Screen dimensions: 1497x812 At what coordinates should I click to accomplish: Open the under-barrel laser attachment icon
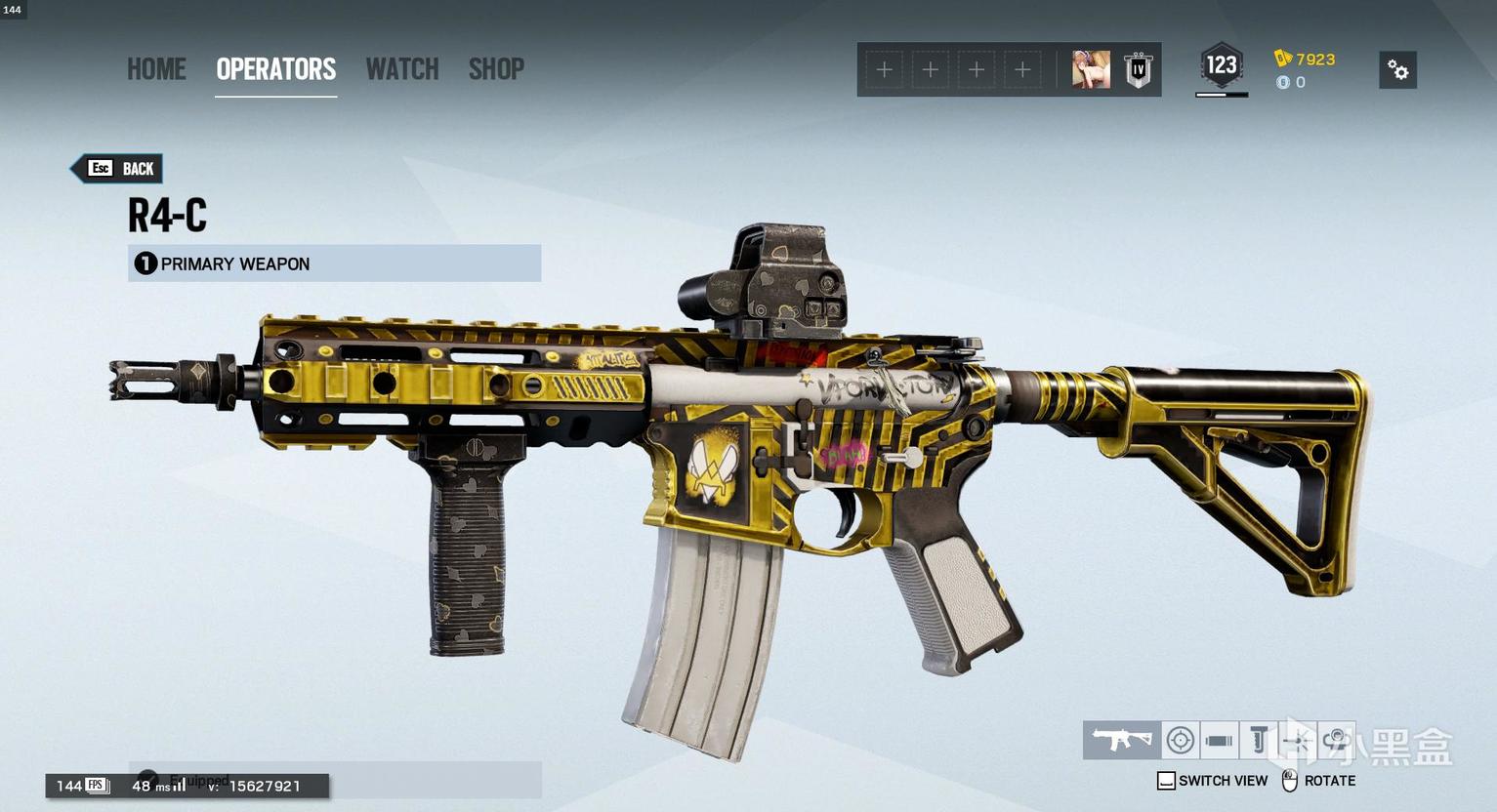point(1297,741)
